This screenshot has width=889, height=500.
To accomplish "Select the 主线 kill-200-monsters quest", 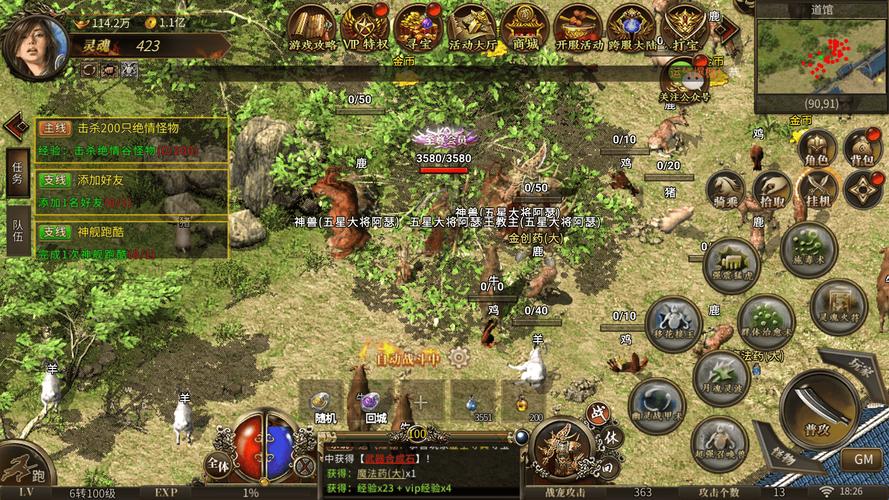I will pyautogui.click(x=130, y=139).
